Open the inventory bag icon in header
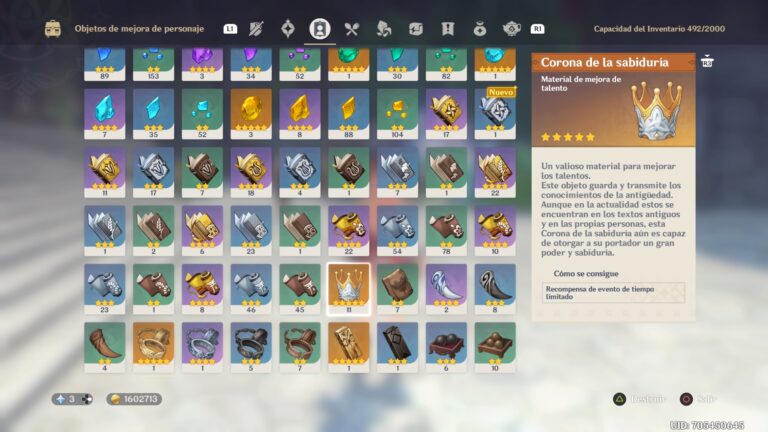This screenshot has width=768, height=432. click(x=53, y=28)
